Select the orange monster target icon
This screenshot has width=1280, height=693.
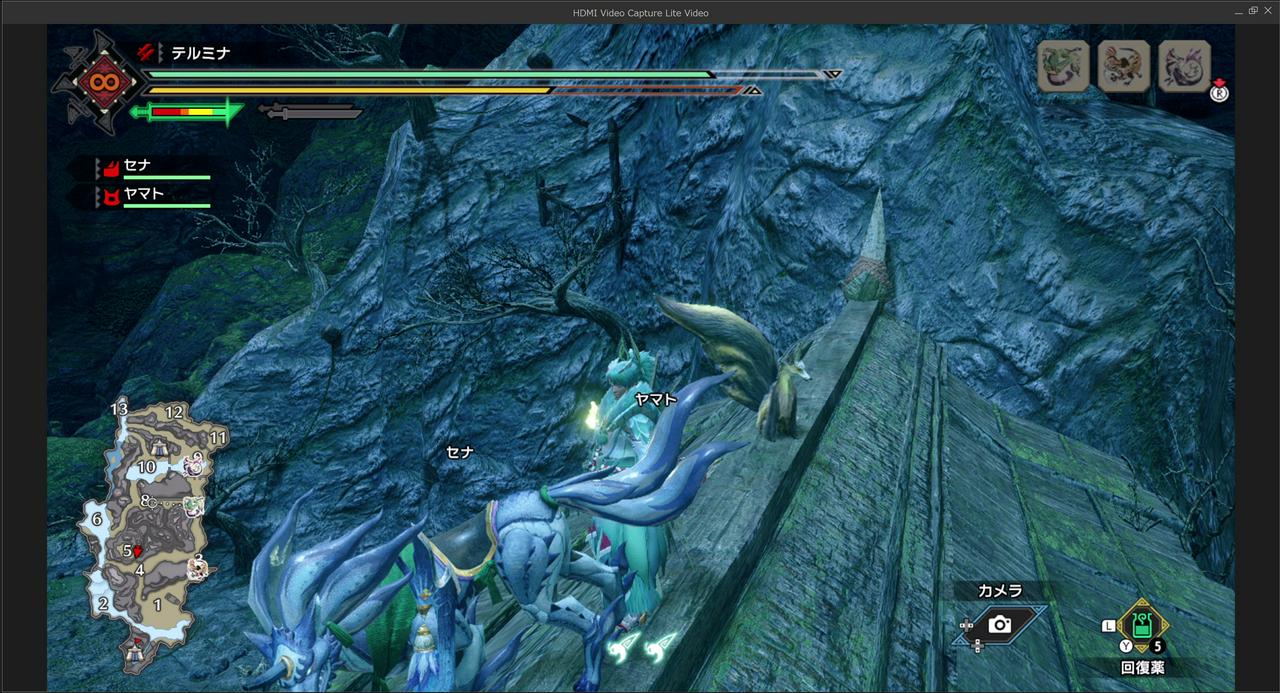[1123, 66]
